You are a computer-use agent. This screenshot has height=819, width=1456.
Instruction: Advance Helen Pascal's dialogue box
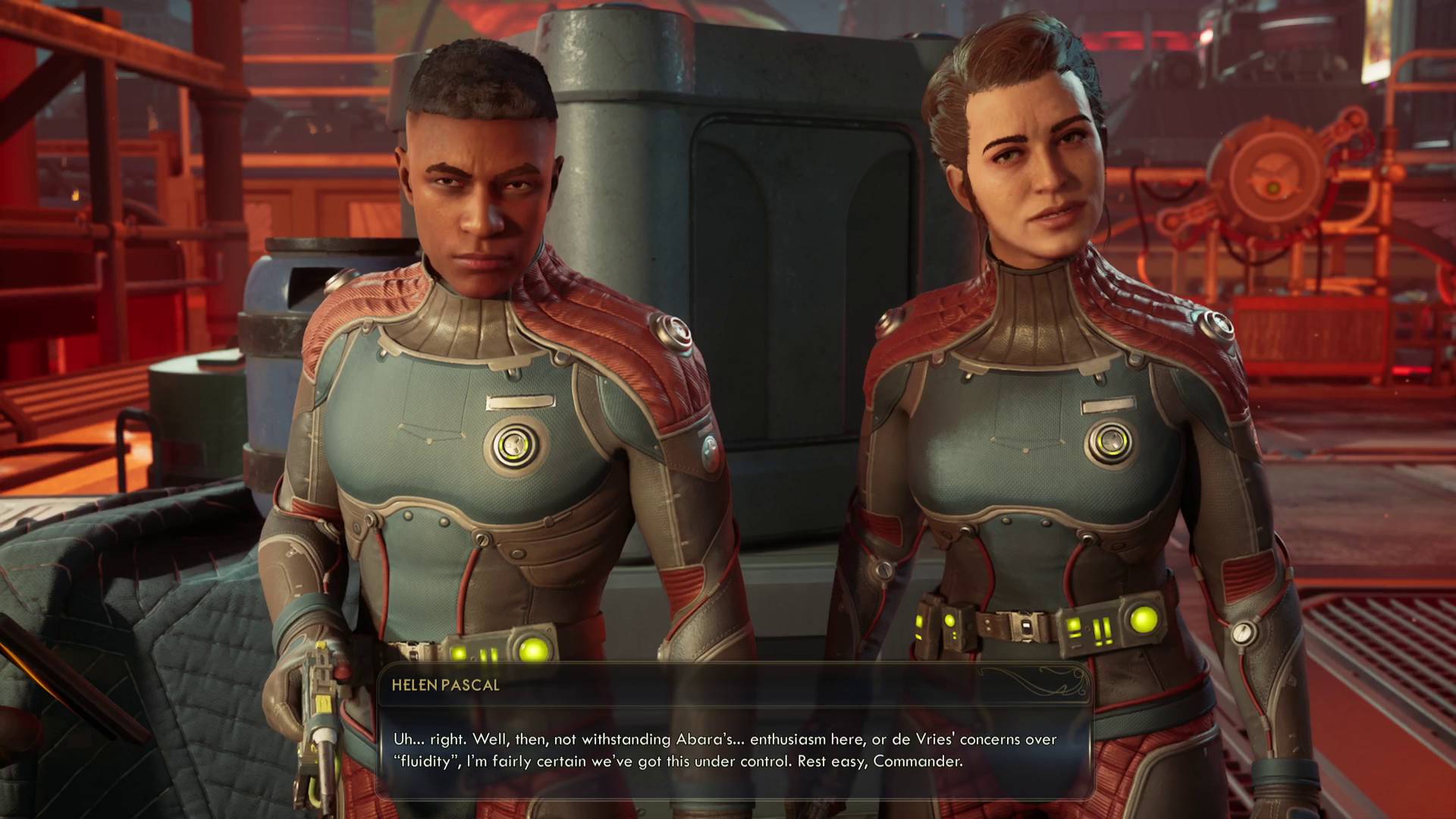tap(733, 750)
